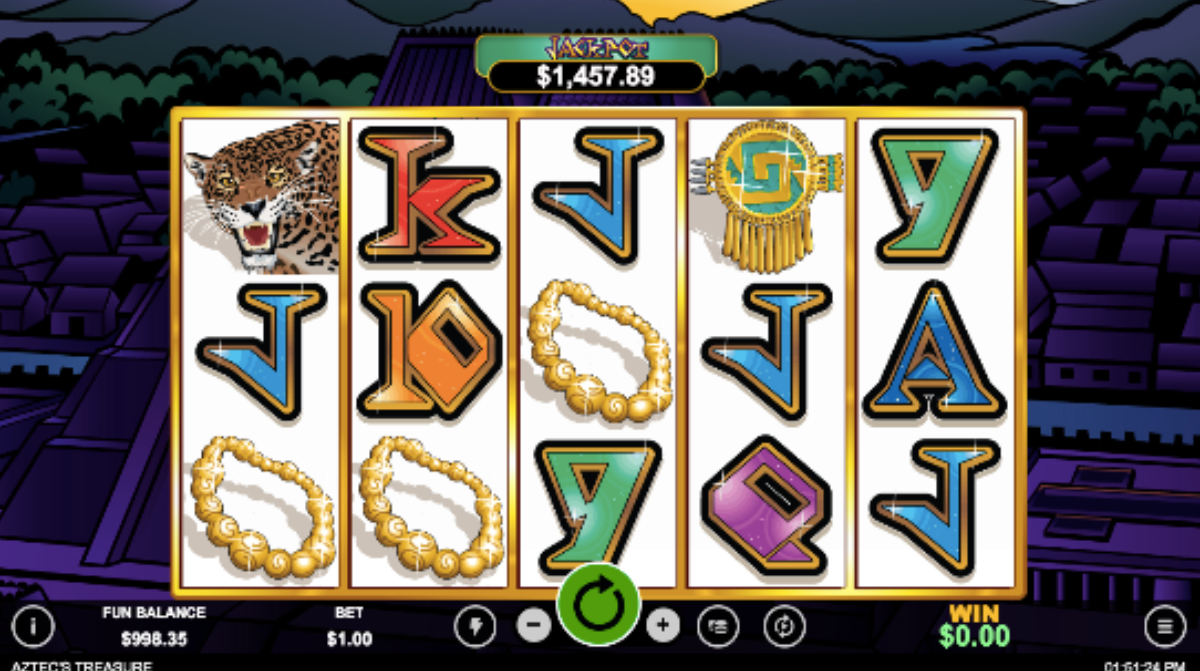Increase the bet with the plus button

pyautogui.click(x=662, y=627)
